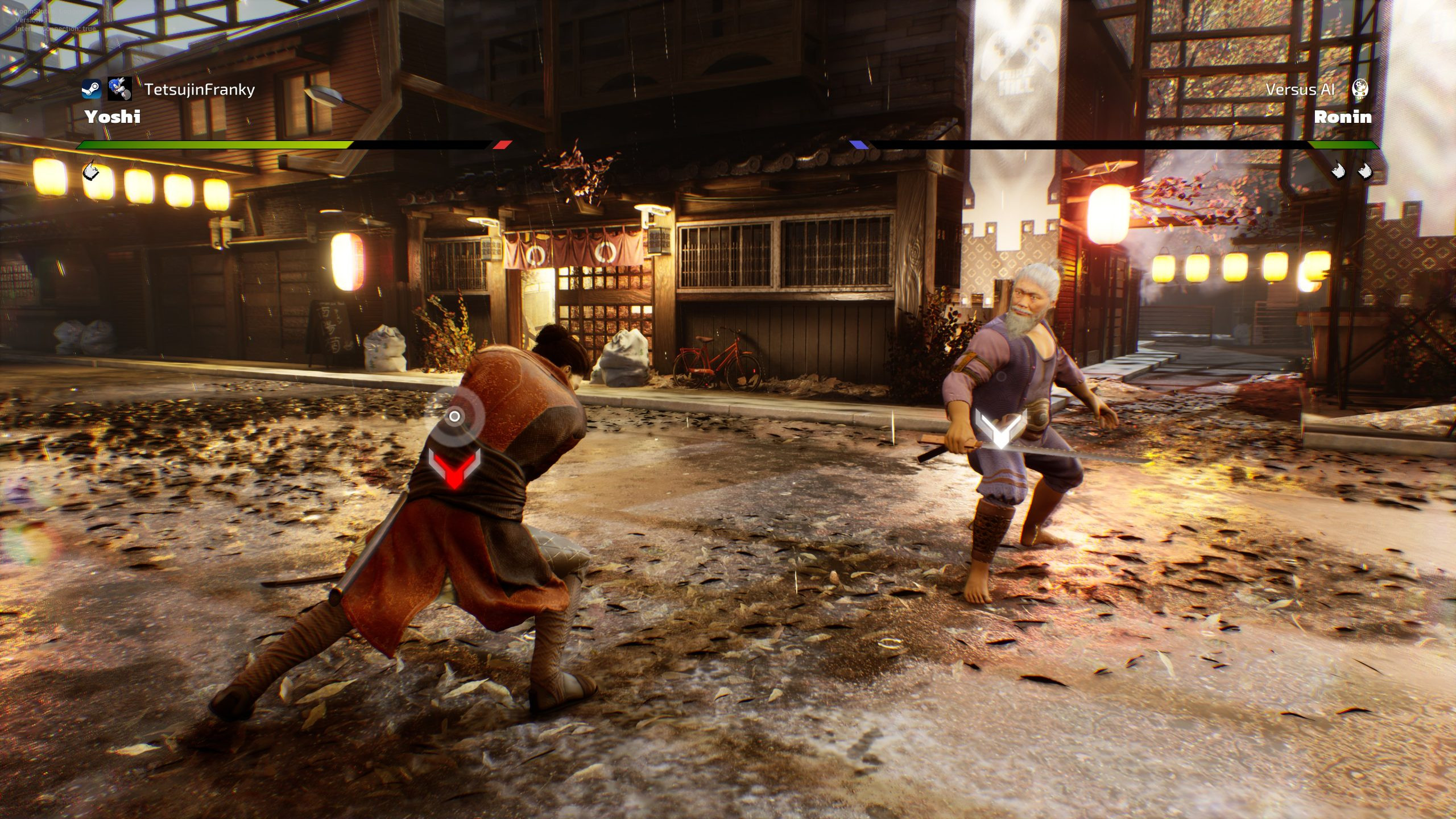
Task: Select the TetsujinFranky player name
Action: [199, 89]
